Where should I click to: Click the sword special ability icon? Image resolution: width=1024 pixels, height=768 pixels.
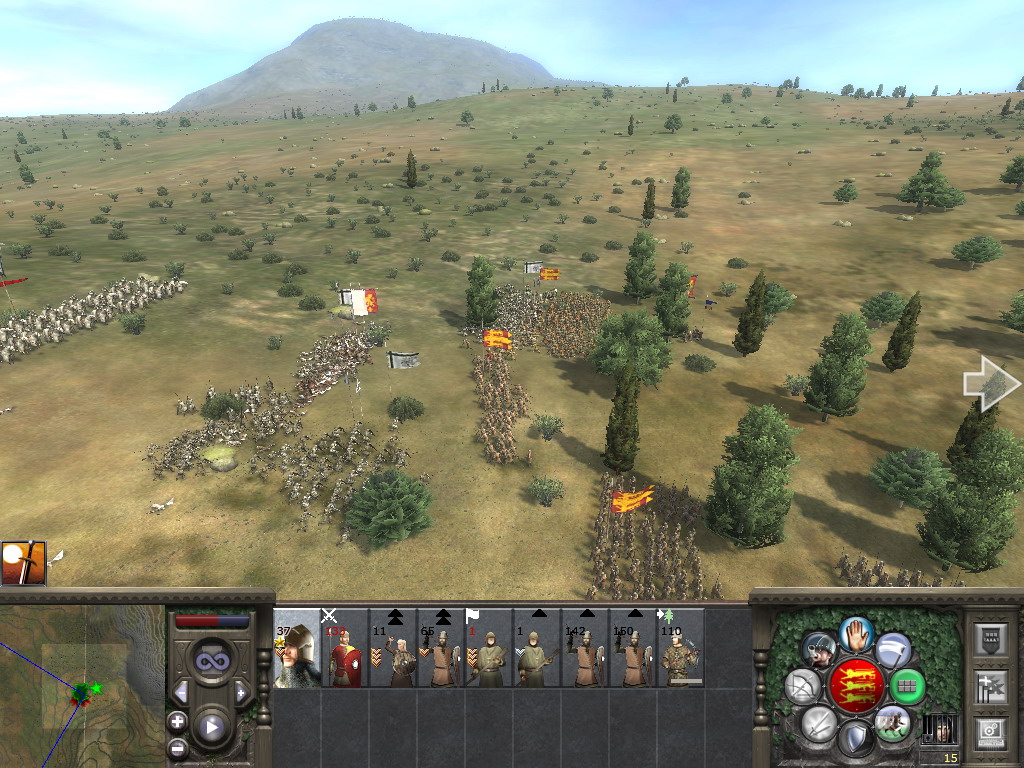click(x=23, y=562)
